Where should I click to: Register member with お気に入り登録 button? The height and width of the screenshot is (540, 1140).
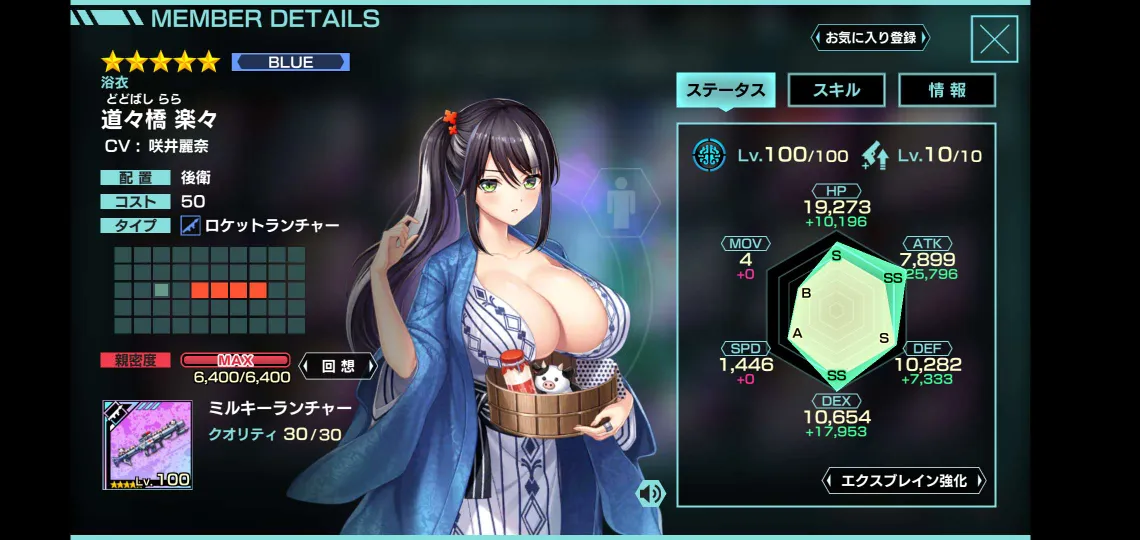[870, 38]
